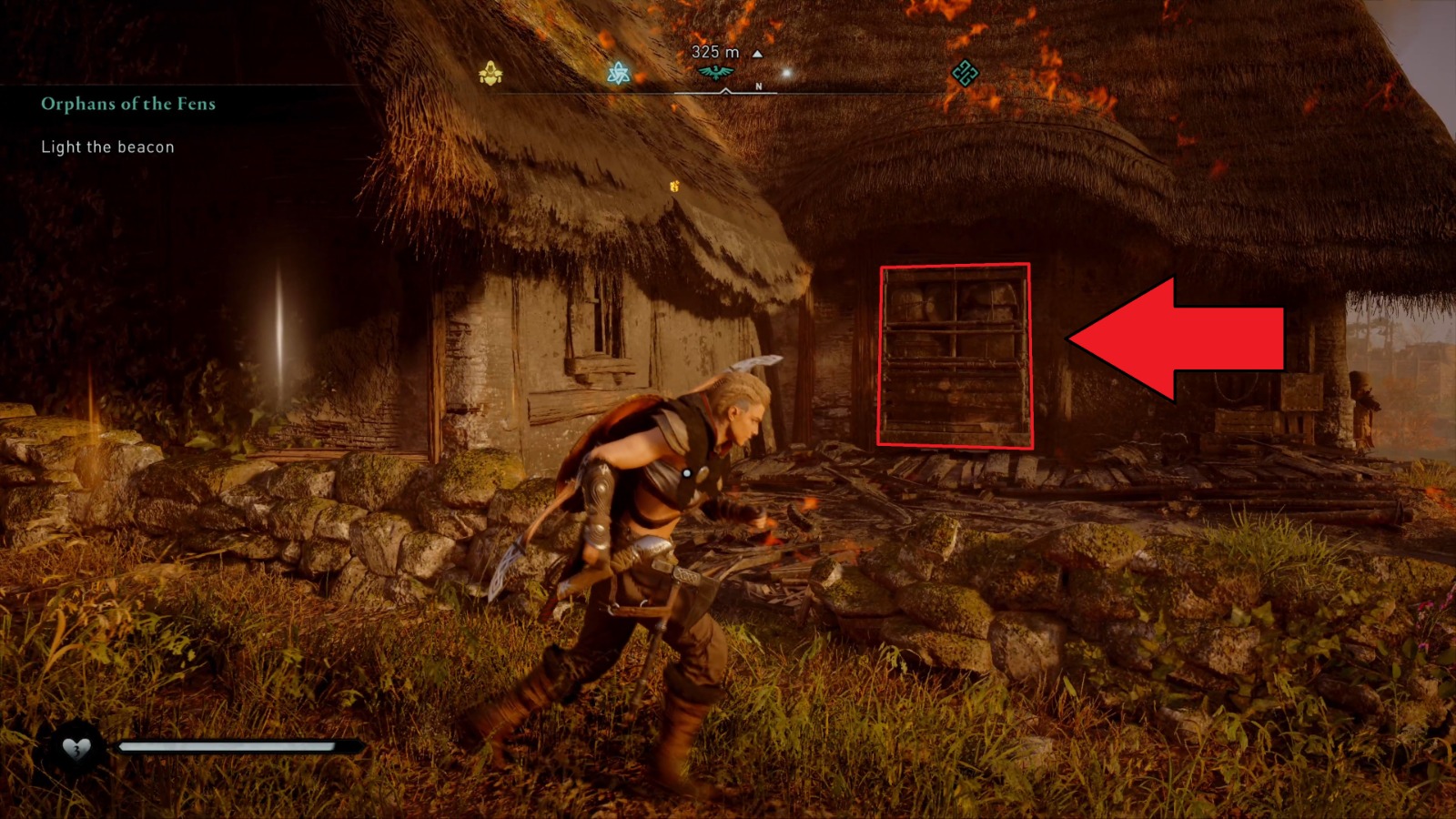Click the white waypoint dot on the compass
The width and height of the screenshot is (1456, 819).
(x=785, y=71)
